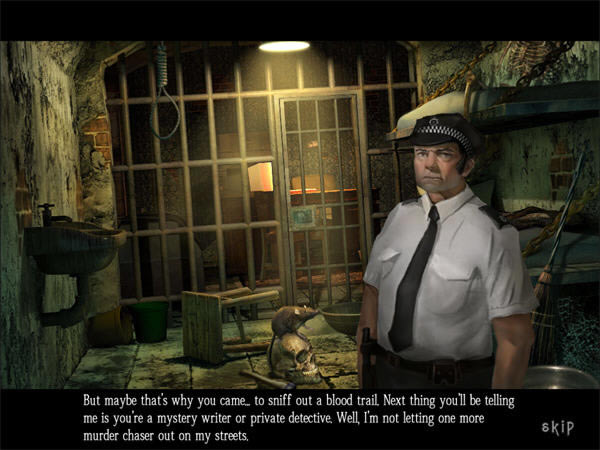
Task: Skip the cutscene dialogue
Action: tap(557, 427)
